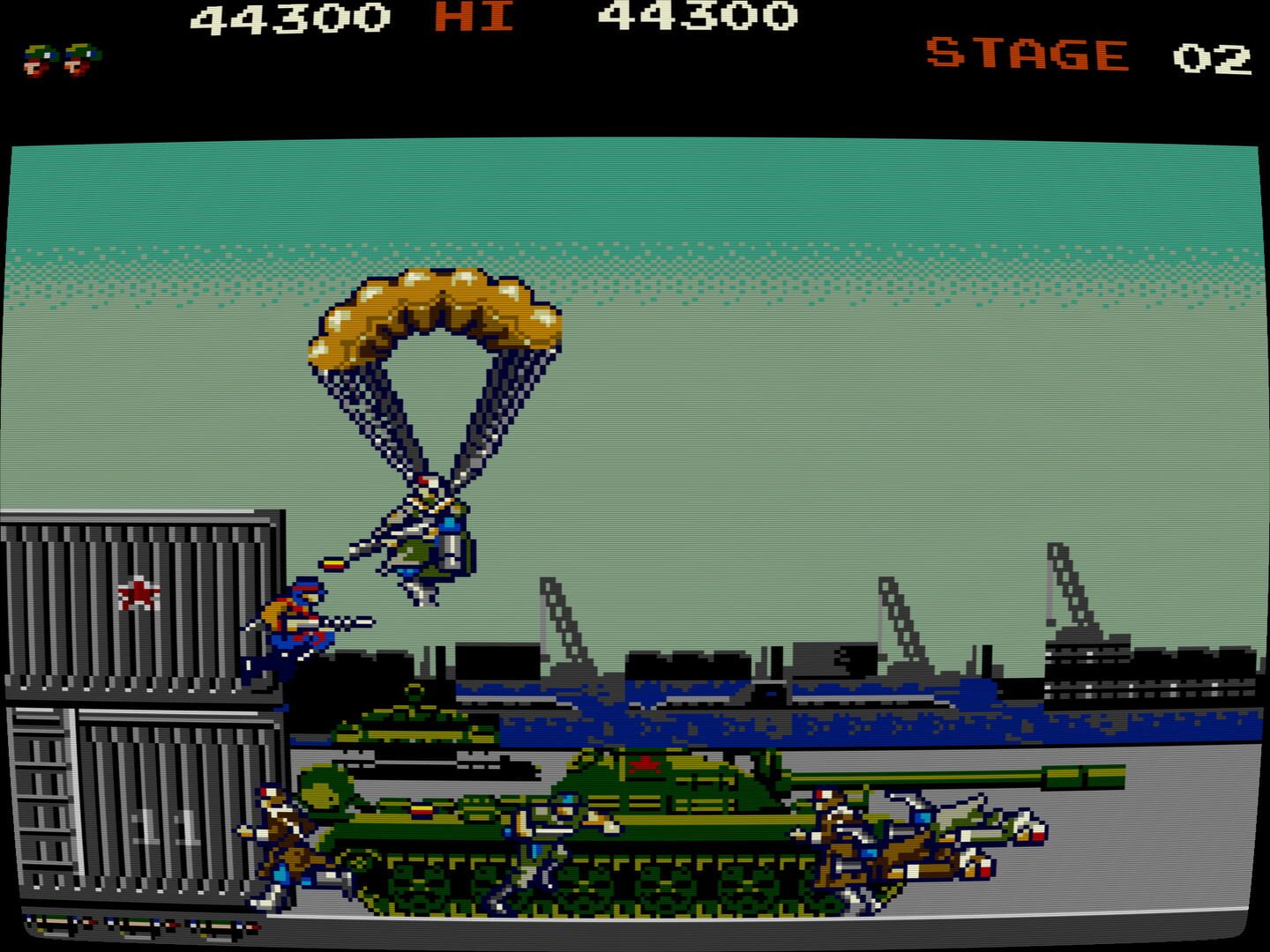Click the orange parachute canopy
The height and width of the screenshot is (952, 1270).
coord(432,317)
